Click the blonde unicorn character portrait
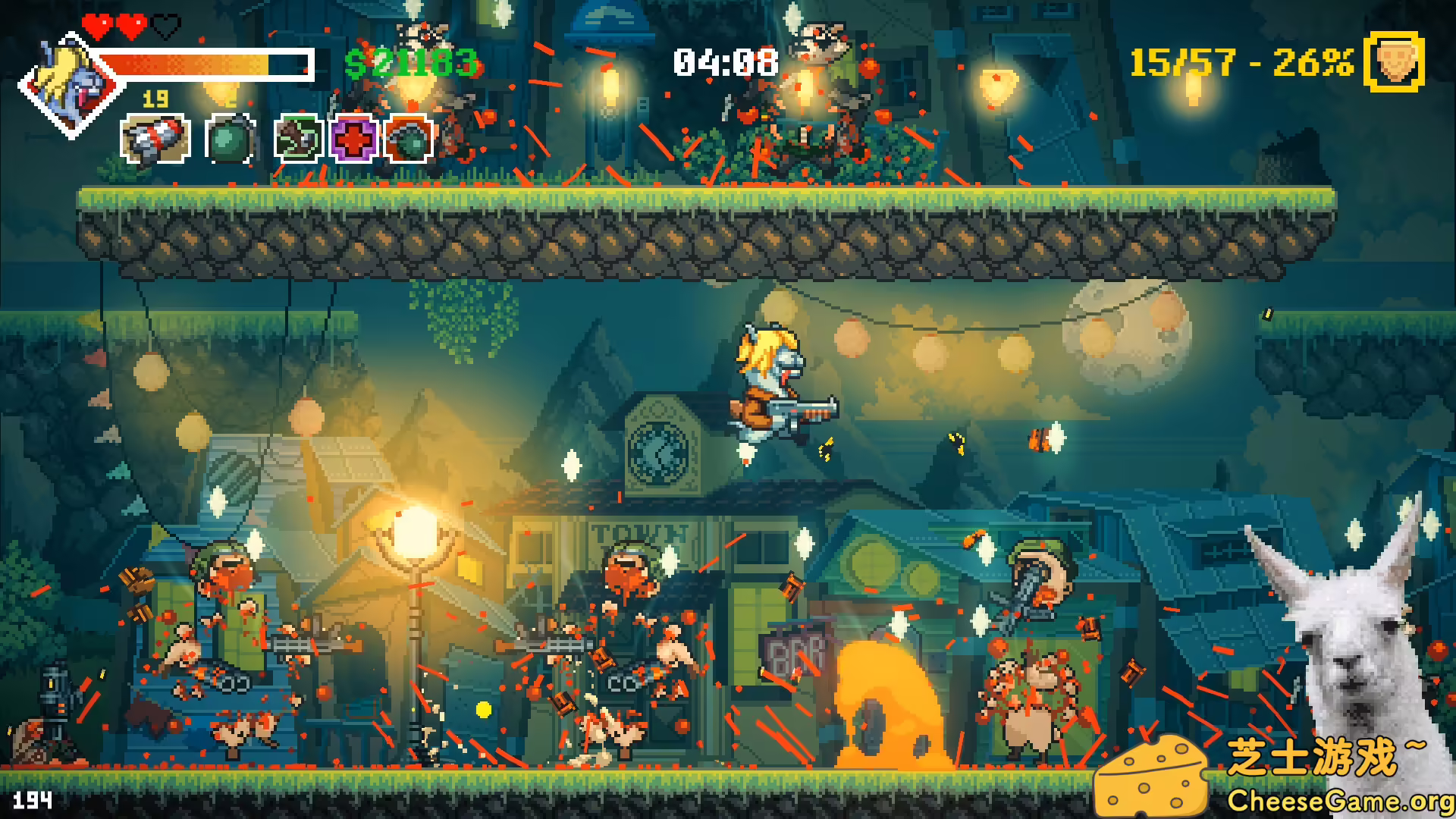The width and height of the screenshot is (1456, 819). (71, 84)
